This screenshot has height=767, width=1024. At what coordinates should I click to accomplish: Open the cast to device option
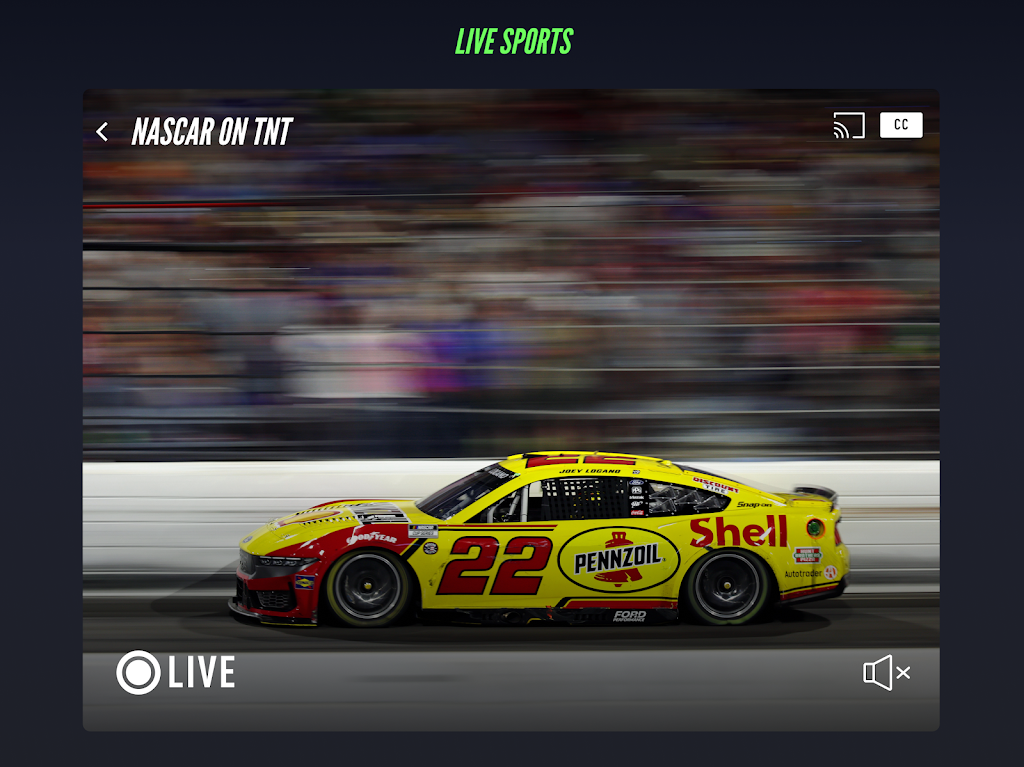pos(849,126)
